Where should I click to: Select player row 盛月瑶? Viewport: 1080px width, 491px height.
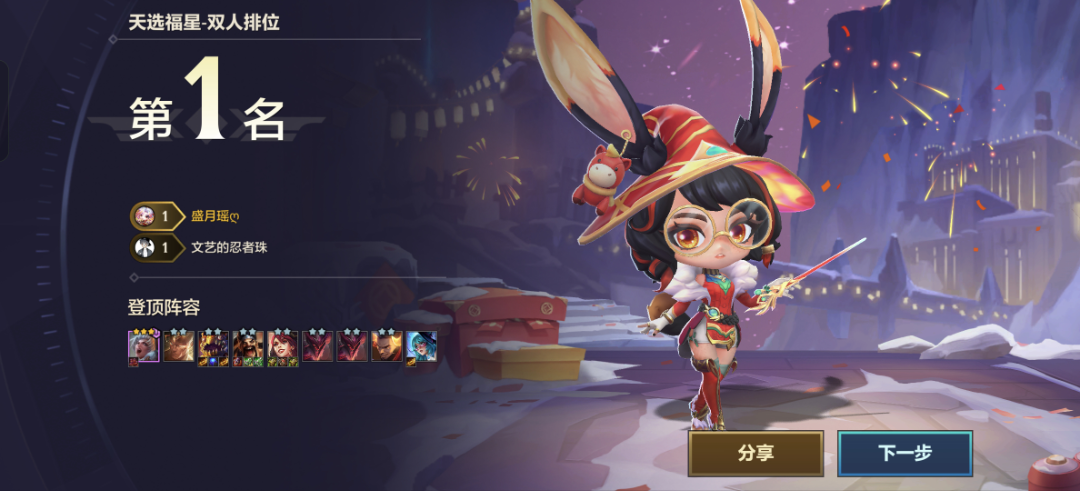point(217,216)
